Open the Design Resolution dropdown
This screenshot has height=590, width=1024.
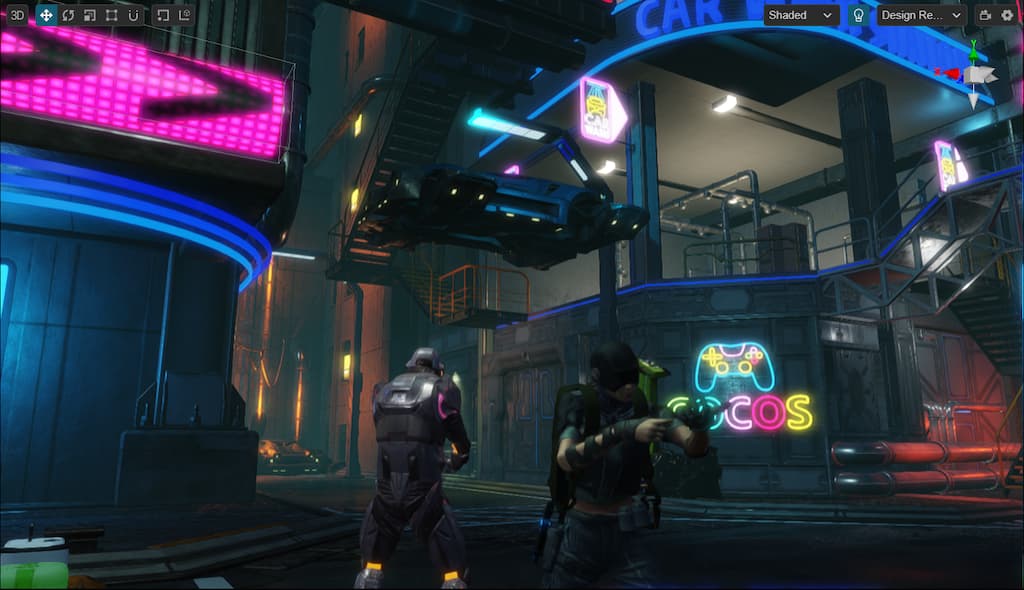(x=921, y=15)
